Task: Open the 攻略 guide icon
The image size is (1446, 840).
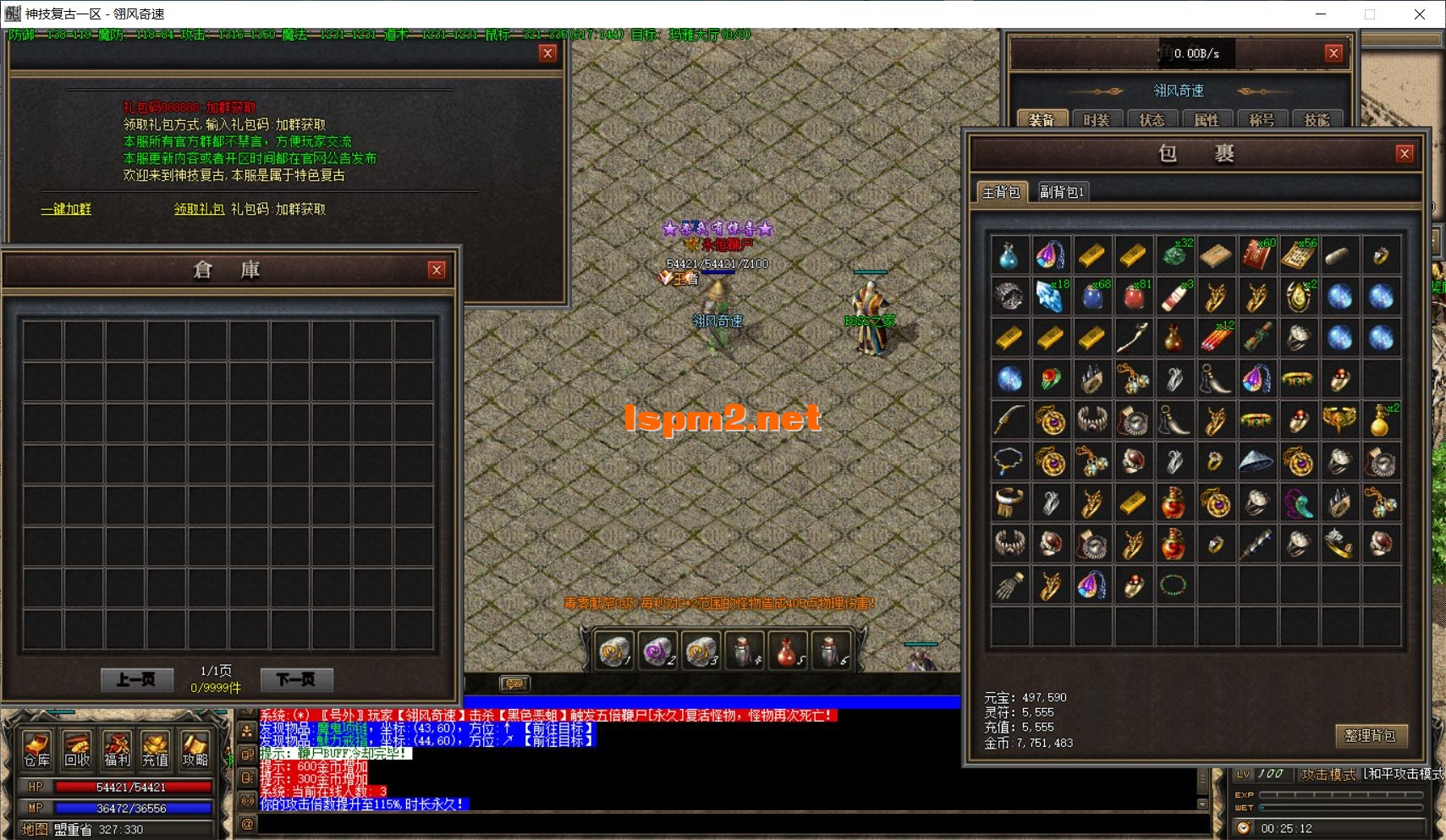Action: tap(195, 749)
